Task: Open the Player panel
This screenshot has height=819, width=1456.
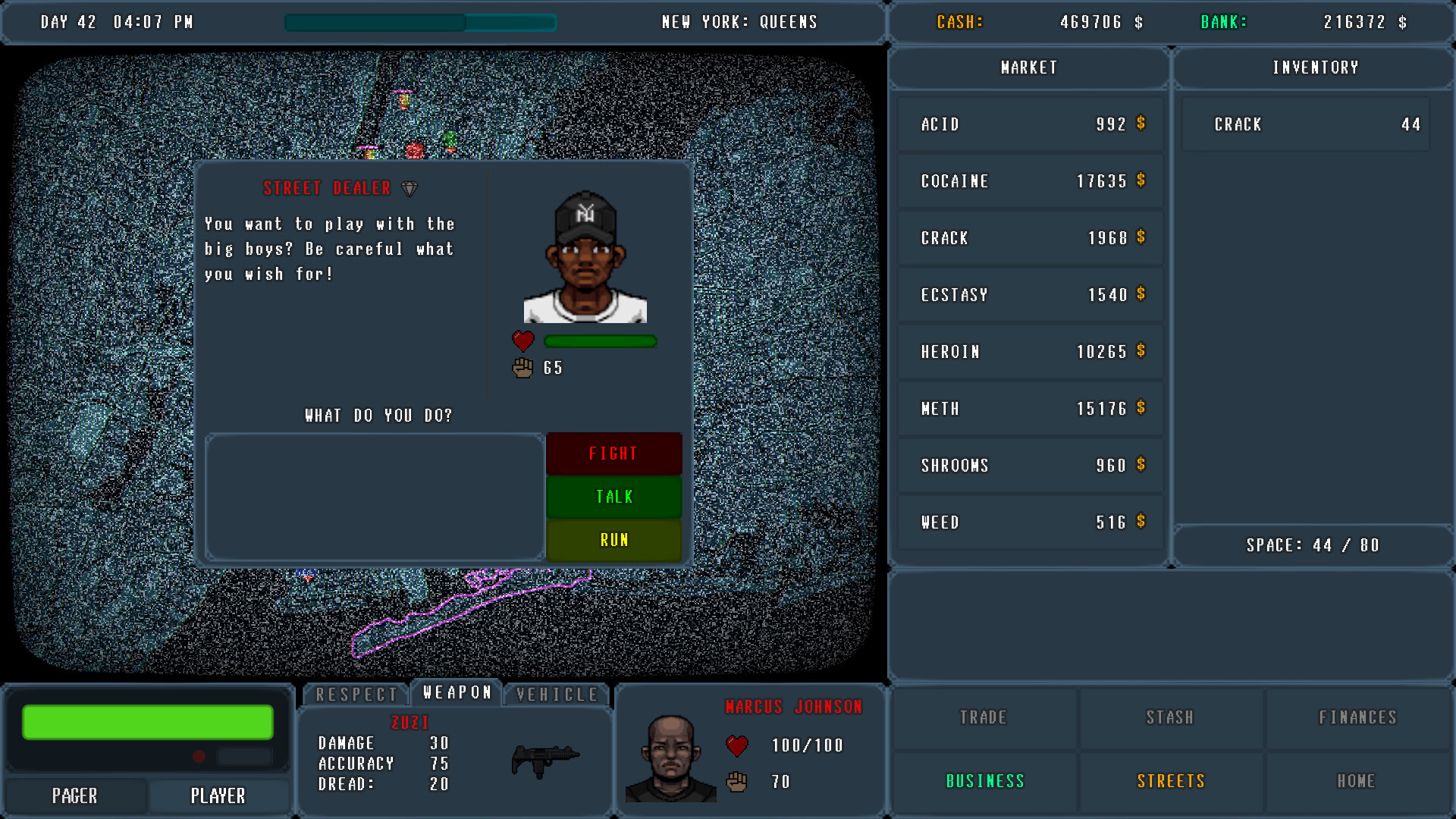Action: 218,795
